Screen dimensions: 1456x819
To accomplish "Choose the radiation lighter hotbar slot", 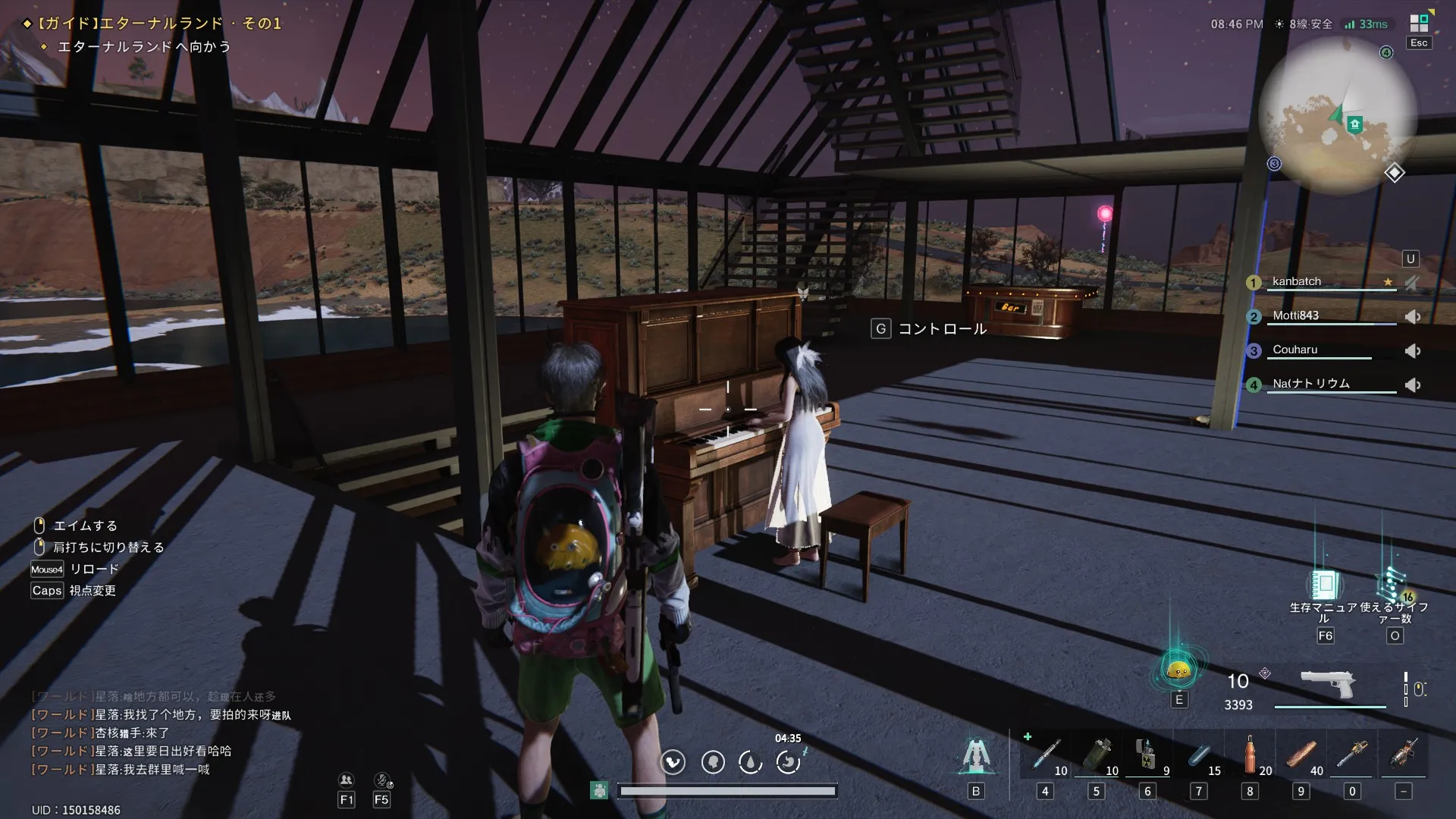I will pos(1147,755).
